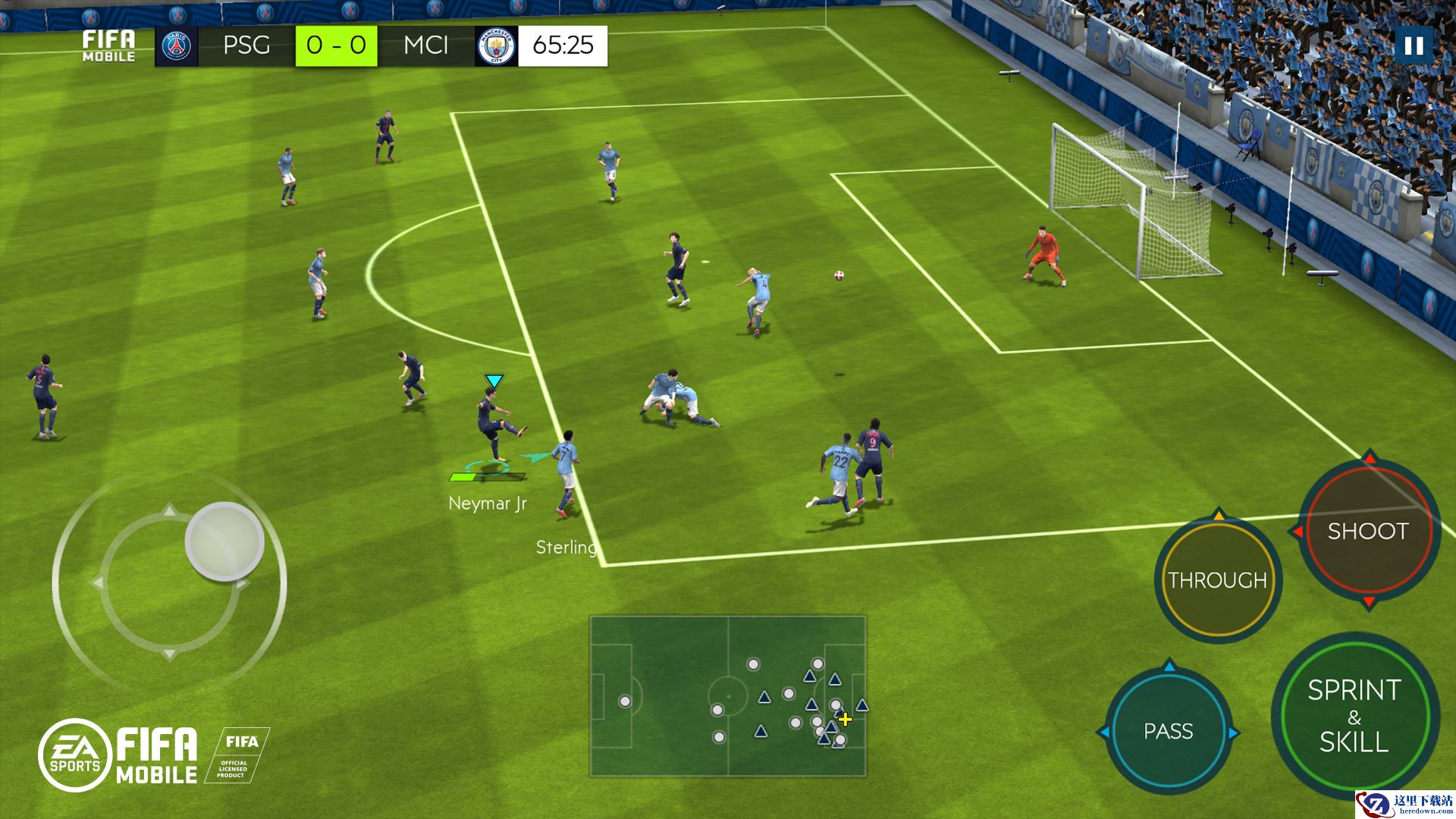Touch the virtual joystick knob
Image resolution: width=1456 pixels, height=819 pixels.
(224, 541)
